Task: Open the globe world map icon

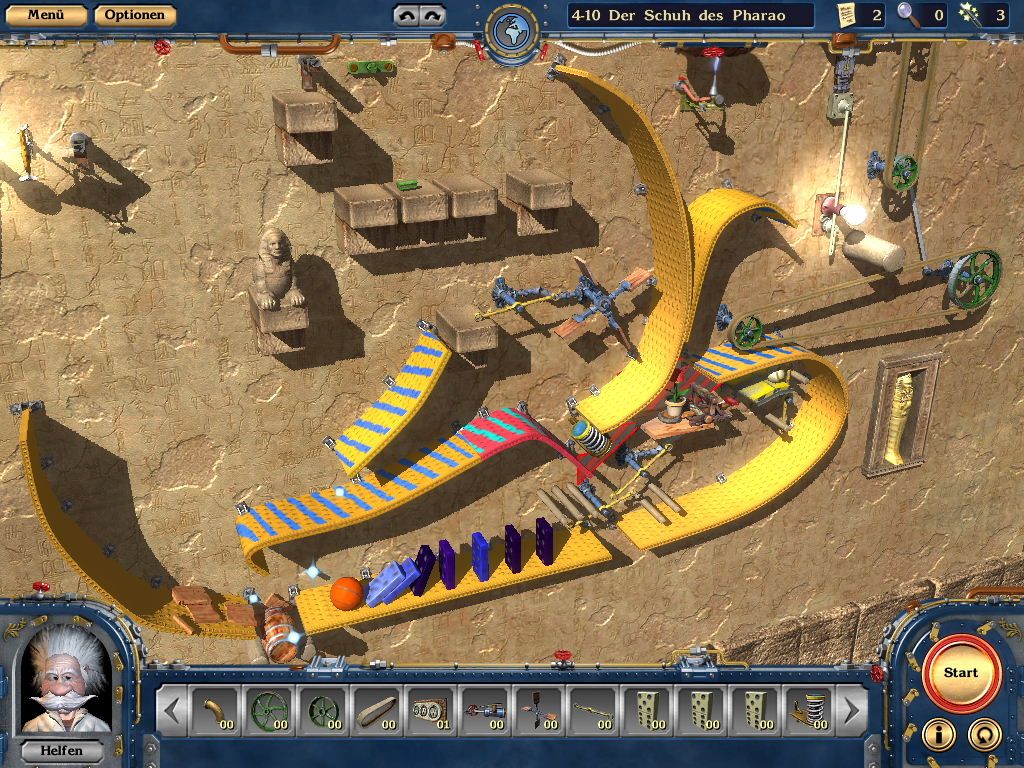Action: [512, 30]
